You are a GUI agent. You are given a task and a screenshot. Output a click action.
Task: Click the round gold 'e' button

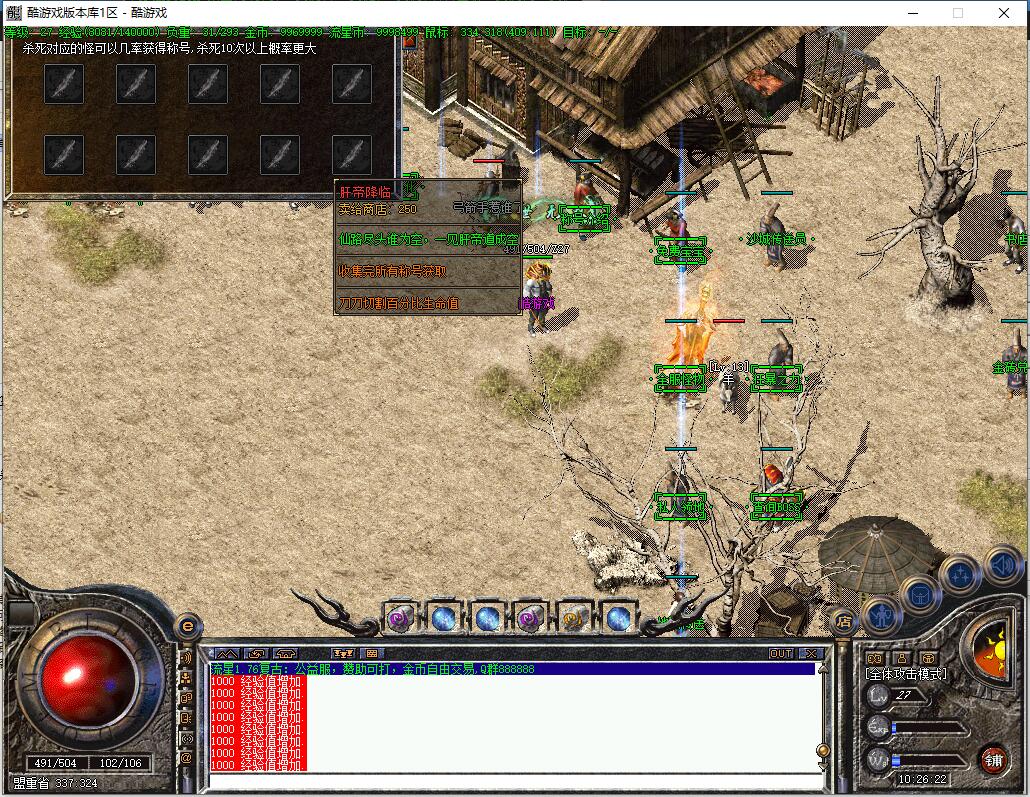coord(186,627)
